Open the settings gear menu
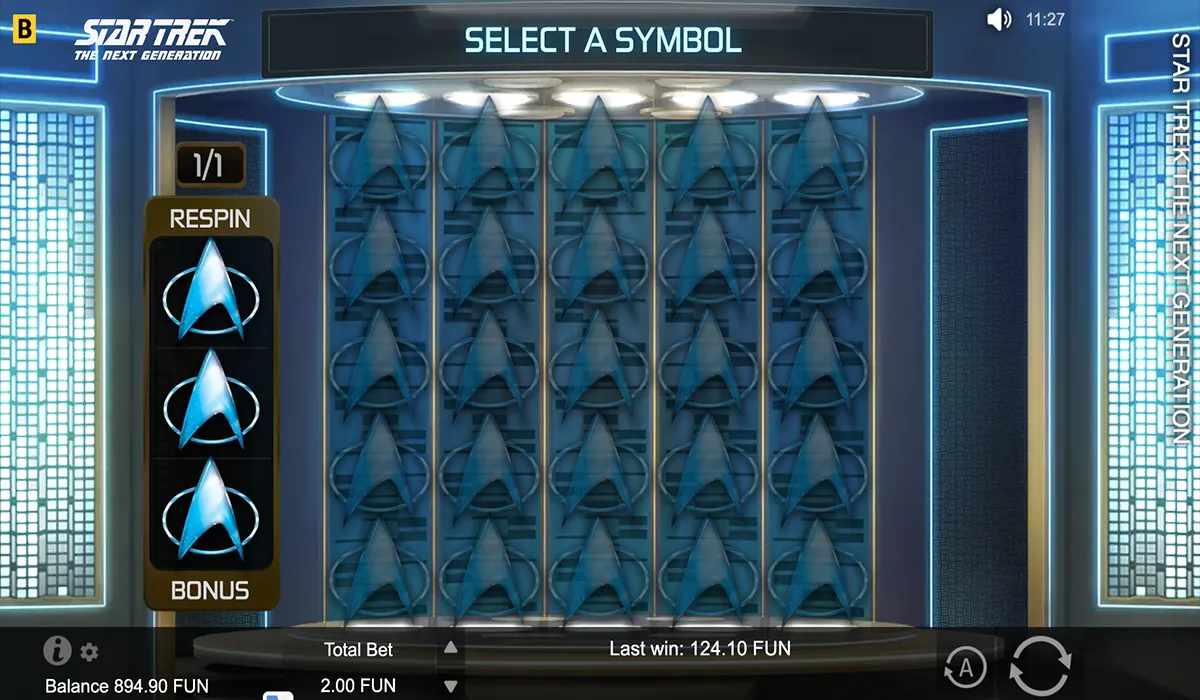 (x=90, y=653)
